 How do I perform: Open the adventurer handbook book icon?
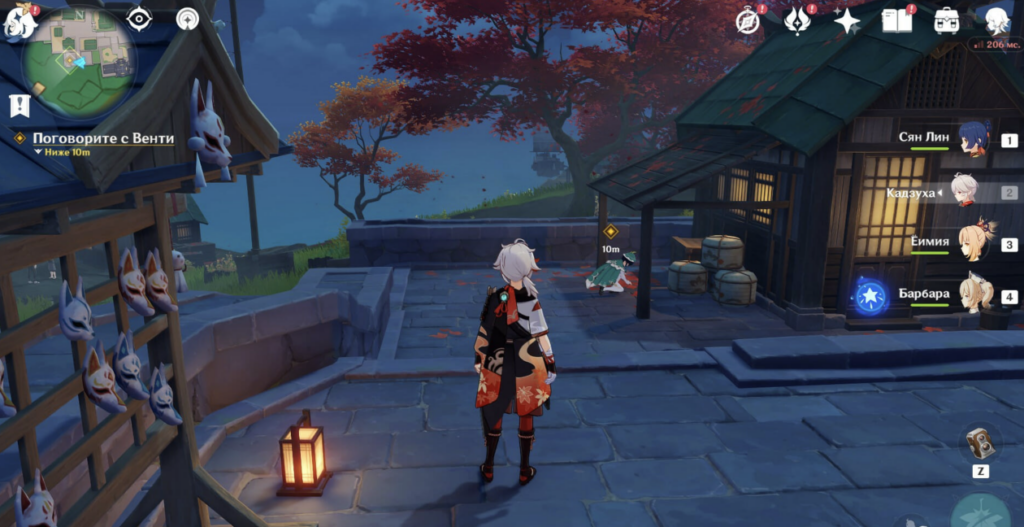pyautogui.click(x=896, y=20)
